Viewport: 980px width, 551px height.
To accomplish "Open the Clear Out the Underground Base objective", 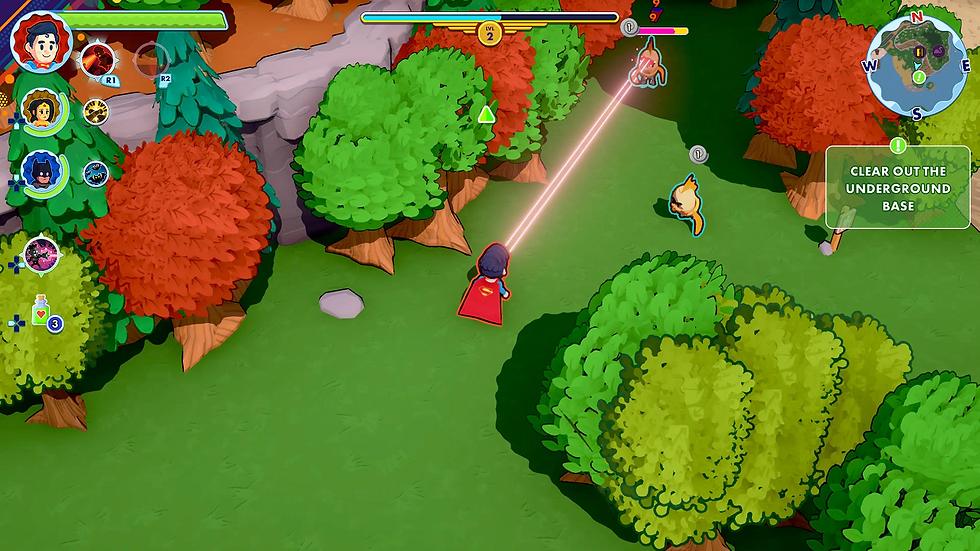I will (897, 187).
